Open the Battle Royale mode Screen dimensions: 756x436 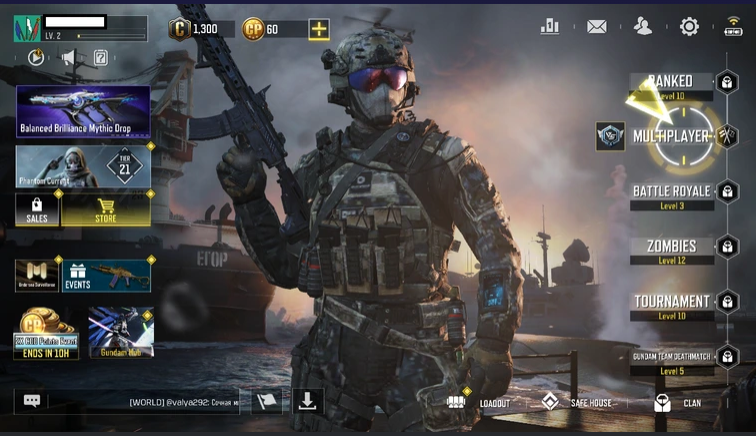(x=672, y=193)
